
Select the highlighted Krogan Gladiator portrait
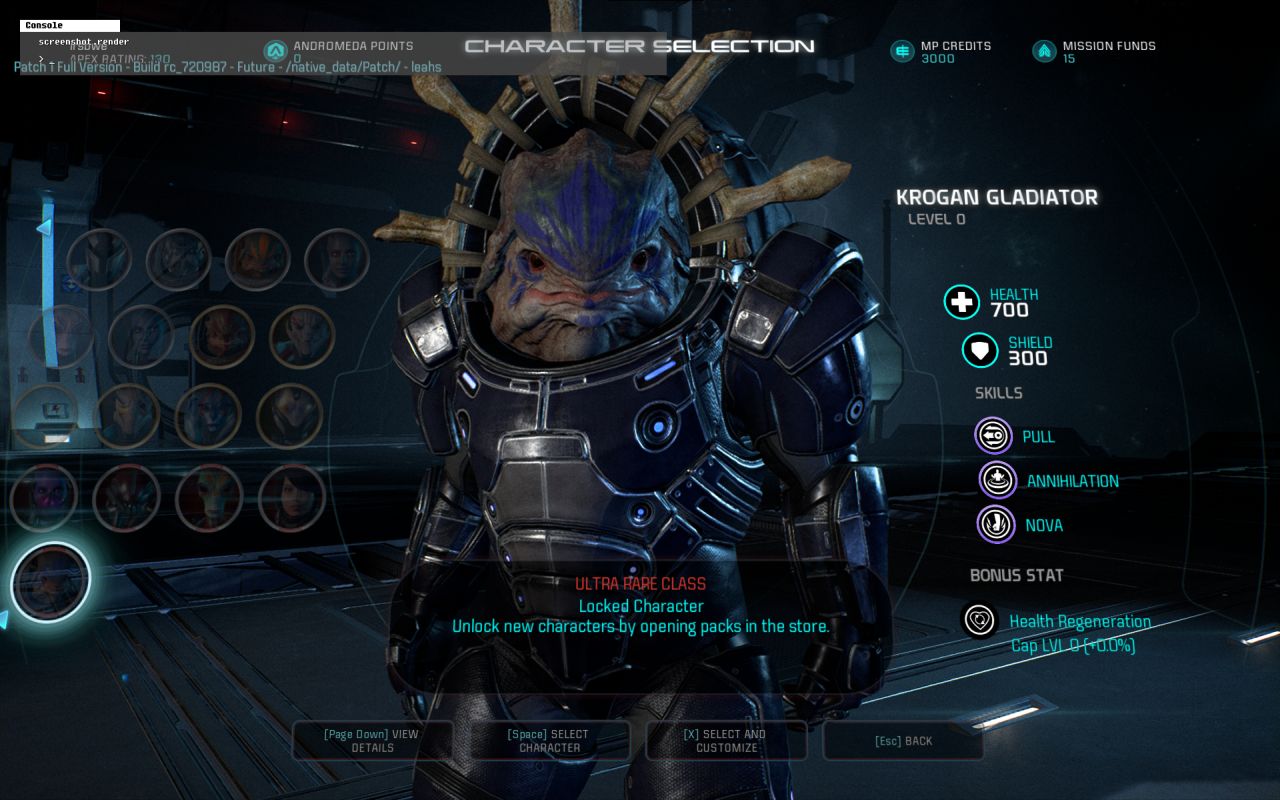[x=51, y=581]
